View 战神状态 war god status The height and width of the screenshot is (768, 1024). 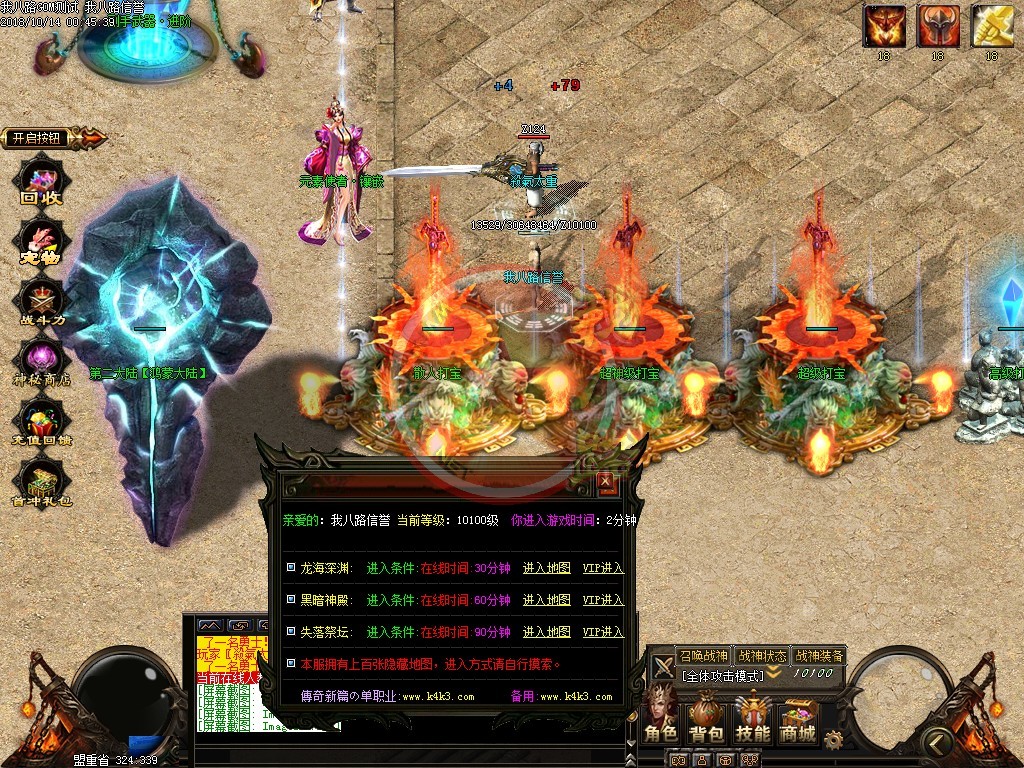click(x=761, y=656)
